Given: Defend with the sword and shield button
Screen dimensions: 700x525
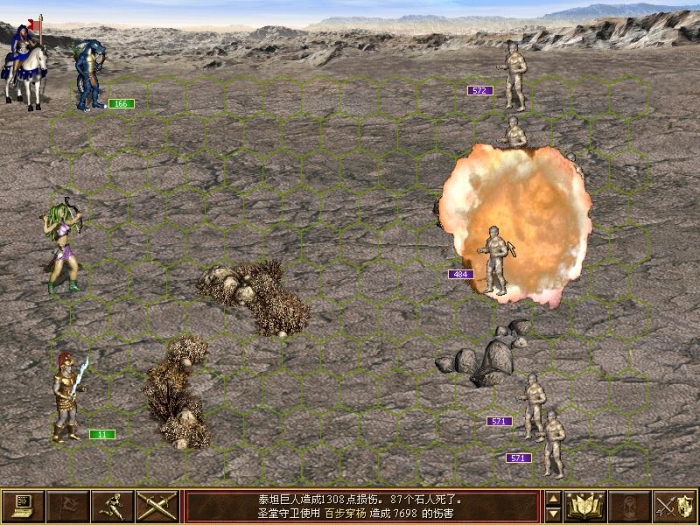Looking at the screenshot, I should pyautogui.click(x=675, y=506).
